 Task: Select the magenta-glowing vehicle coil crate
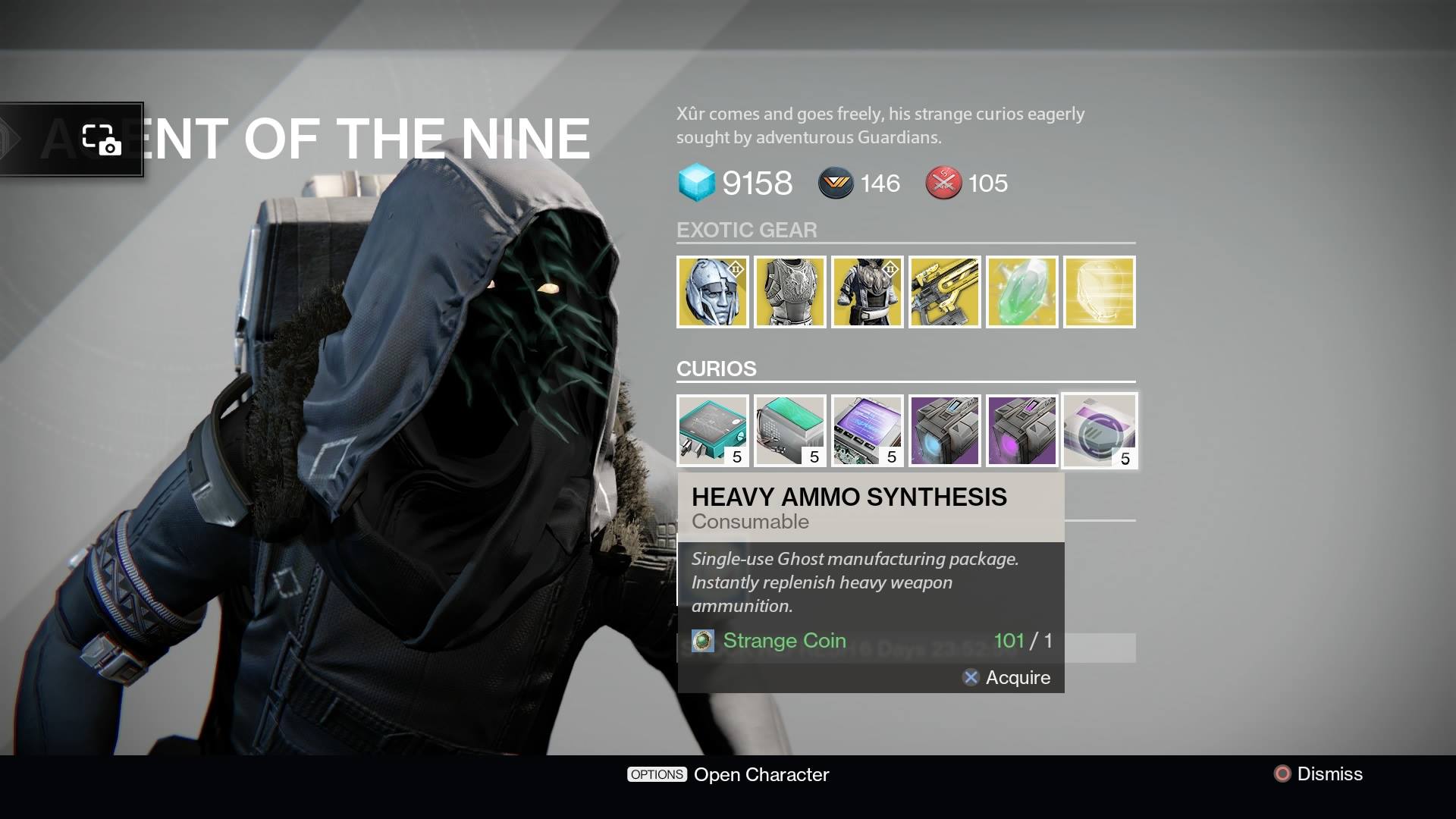click(1021, 430)
